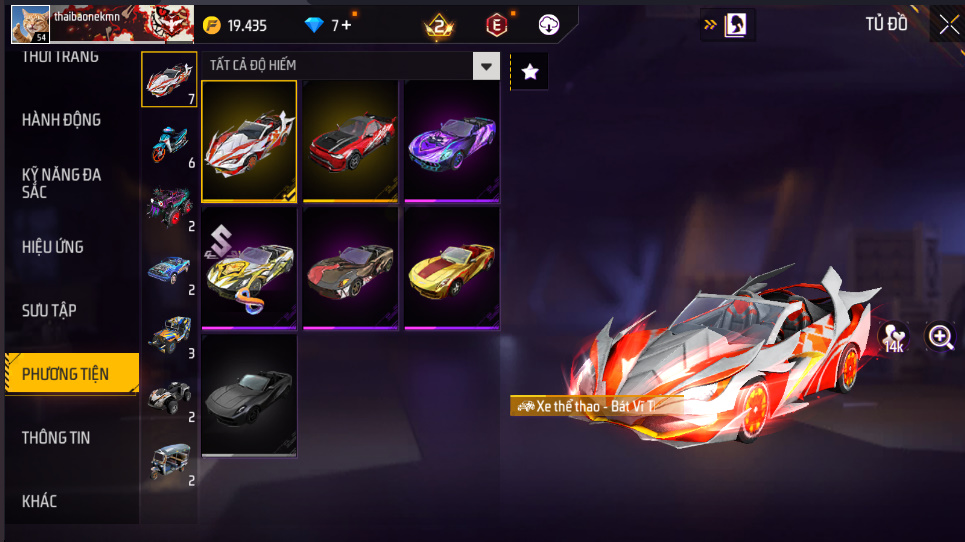965x542 pixels.
Task: Choose the purple galaxy sports car skin
Action: pos(452,141)
